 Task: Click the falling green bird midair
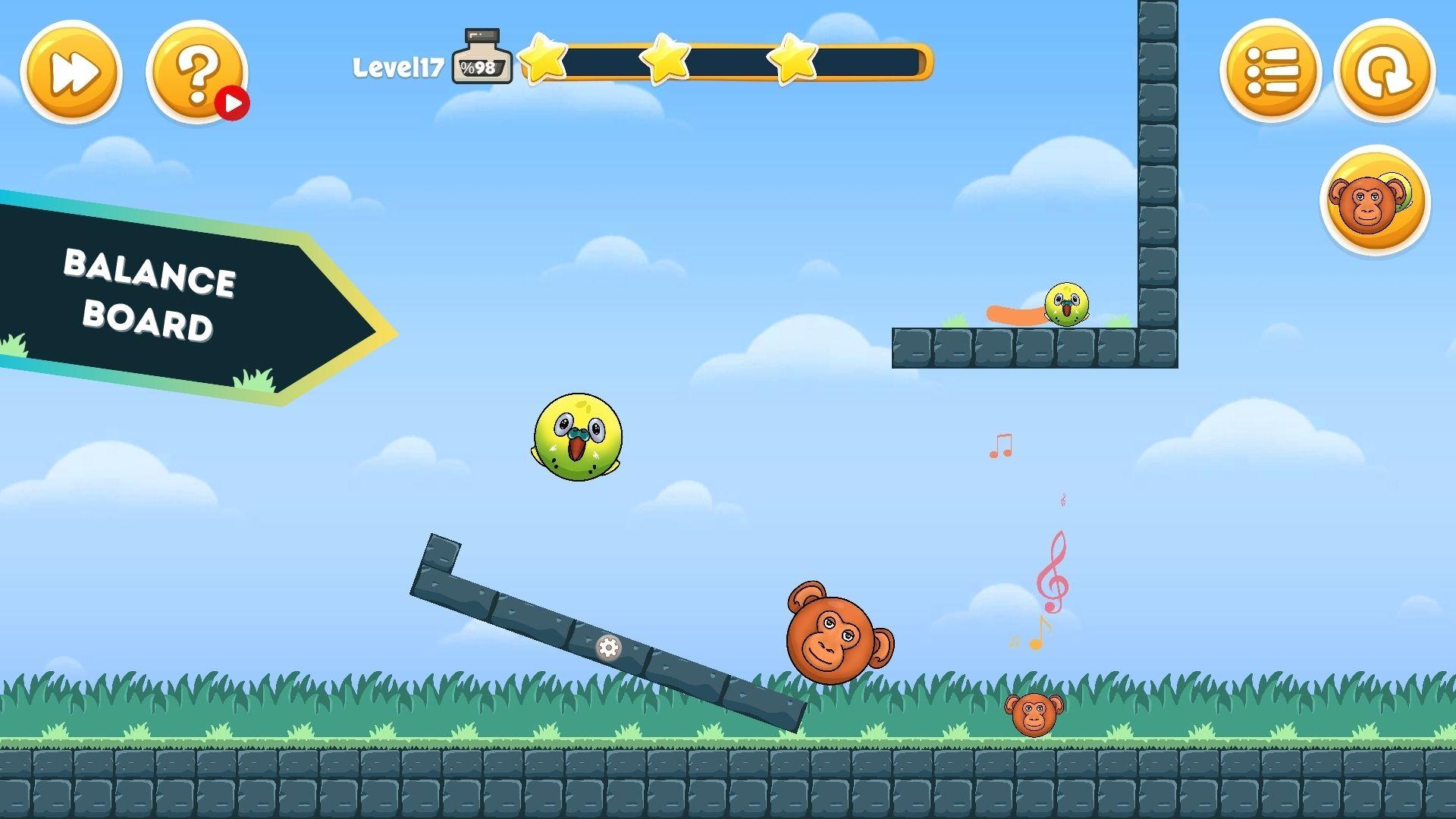click(x=578, y=438)
